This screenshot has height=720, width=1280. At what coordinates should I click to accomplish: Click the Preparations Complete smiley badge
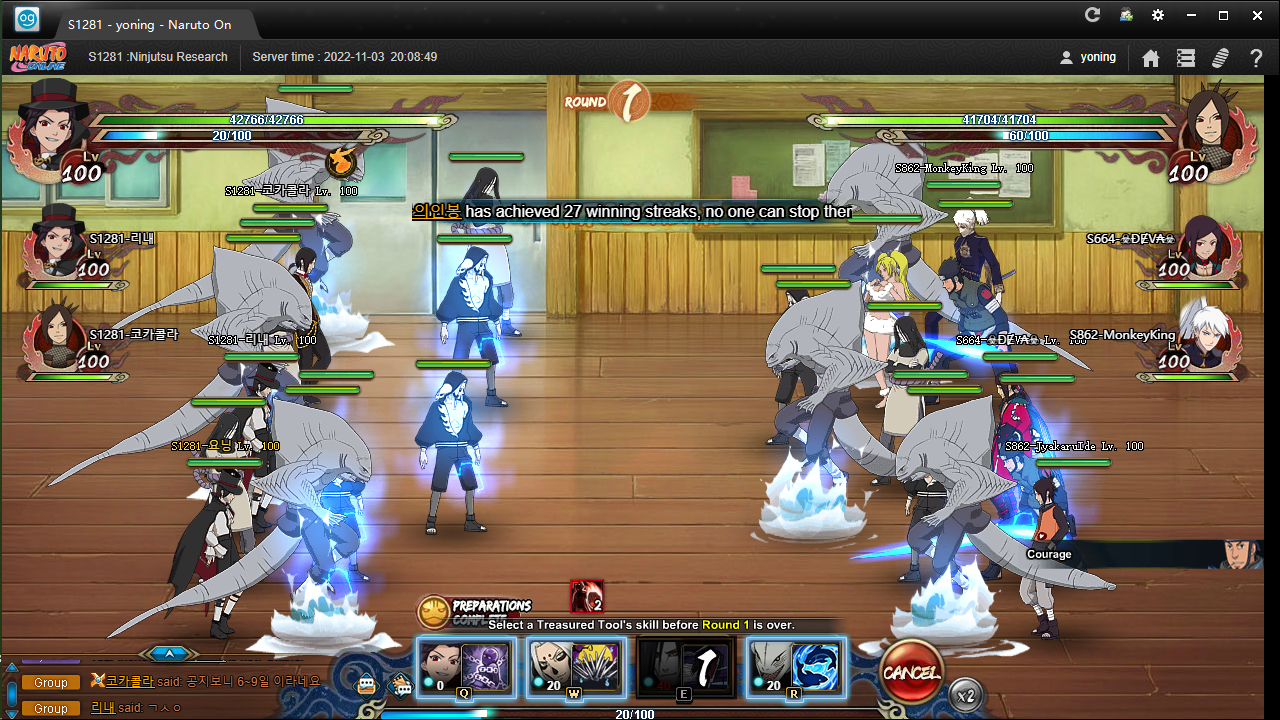pyautogui.click(x=434, y=611)
